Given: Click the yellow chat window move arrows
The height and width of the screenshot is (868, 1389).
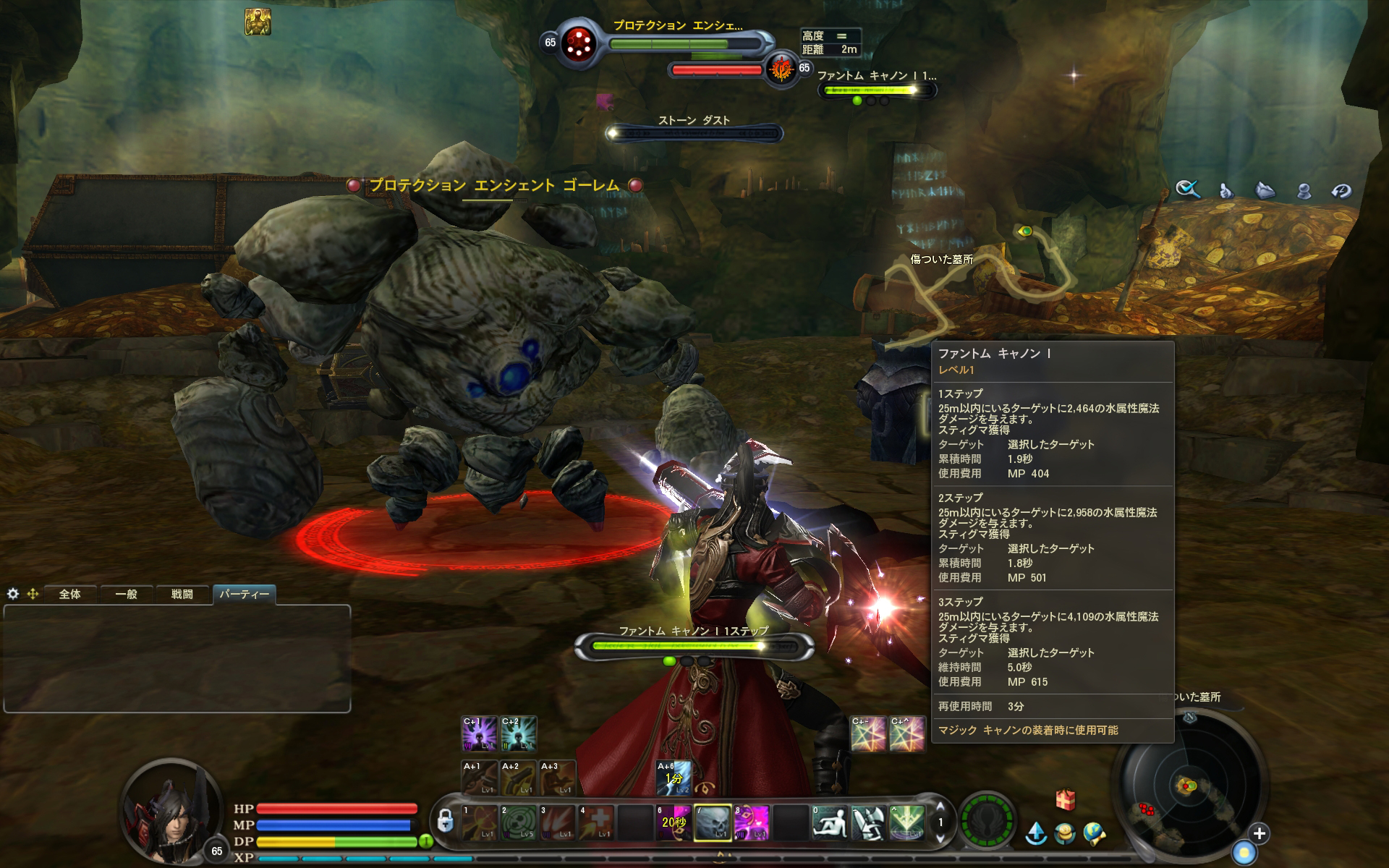Looking at the screenshot, I should (x=33, y=594).
